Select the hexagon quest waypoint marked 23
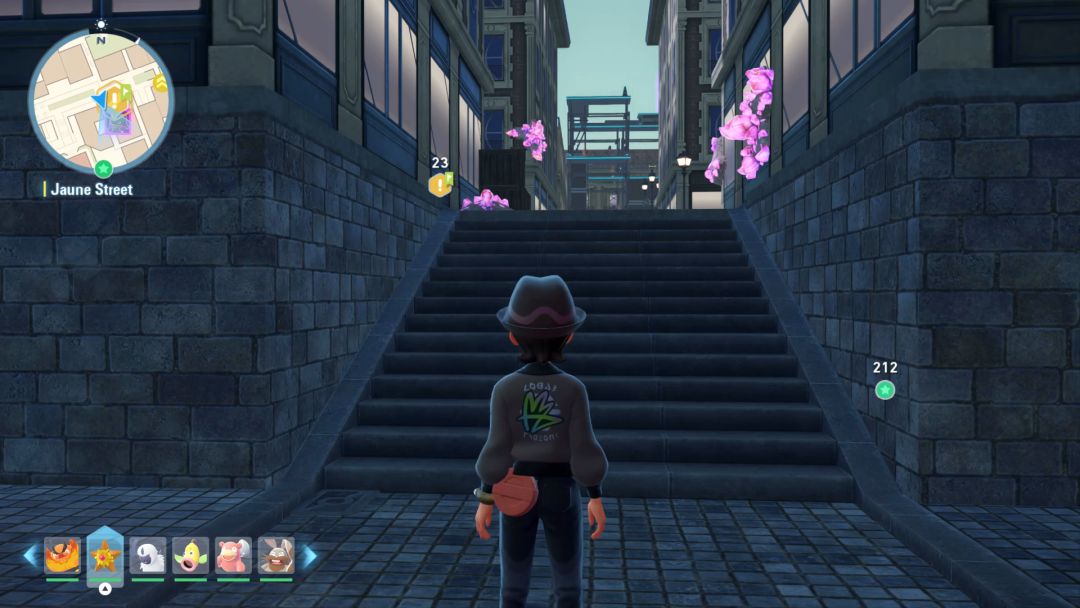The width and height of the screenshot is (1080, 608). click(x=439, y=184)
